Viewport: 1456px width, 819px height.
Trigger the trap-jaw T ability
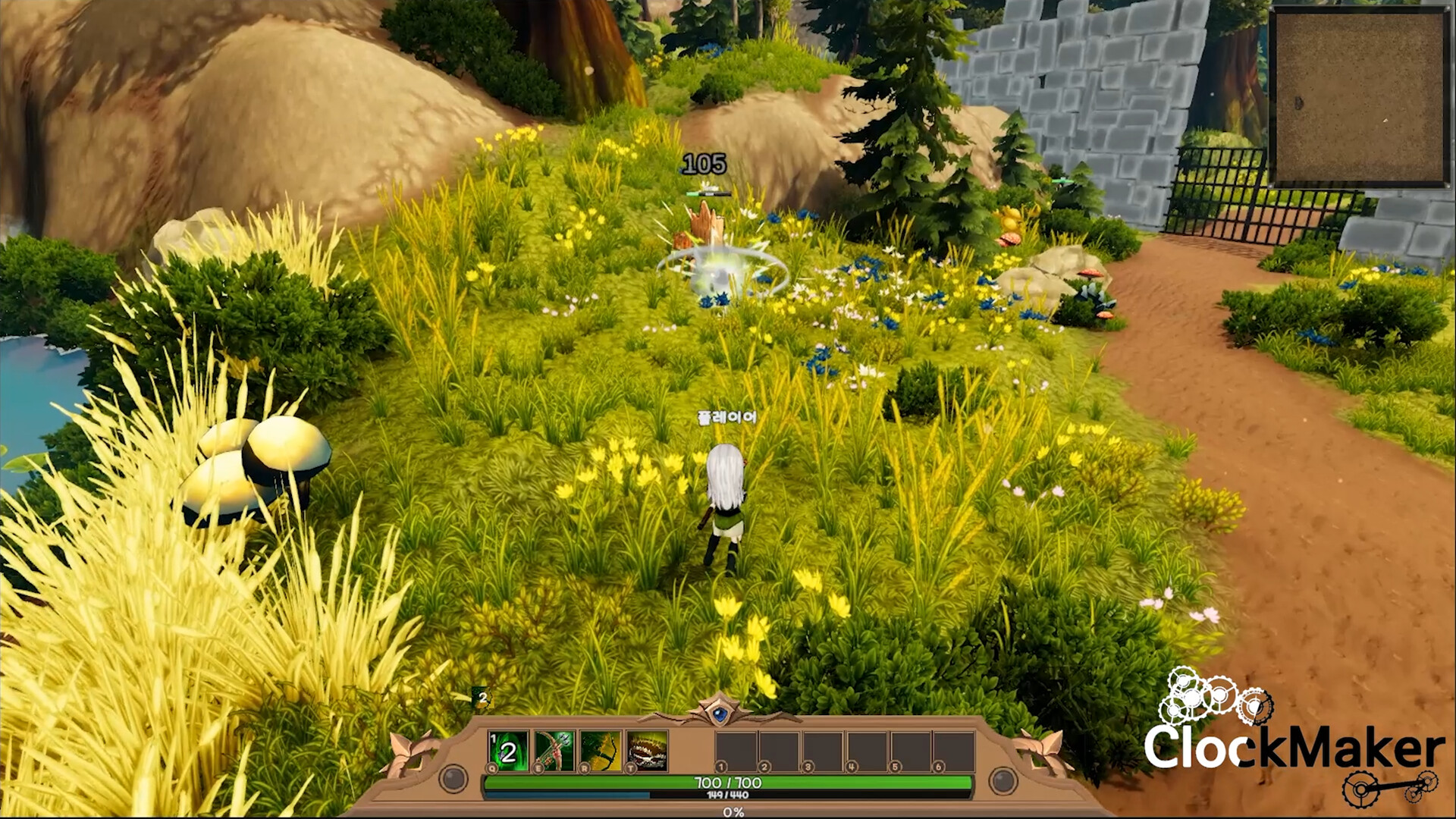coord(645,749)
